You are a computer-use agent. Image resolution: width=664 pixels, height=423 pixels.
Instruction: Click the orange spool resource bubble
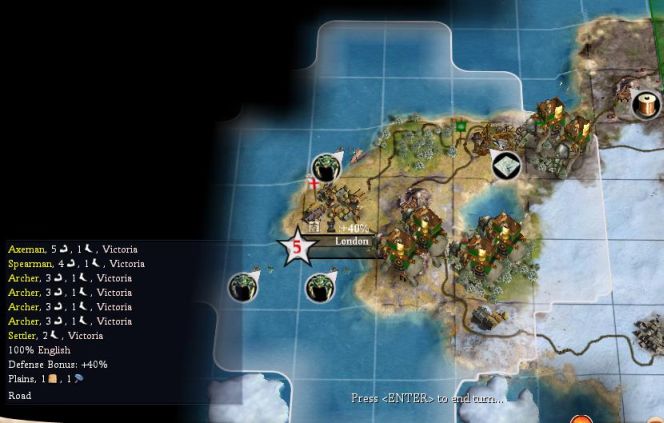647,103
